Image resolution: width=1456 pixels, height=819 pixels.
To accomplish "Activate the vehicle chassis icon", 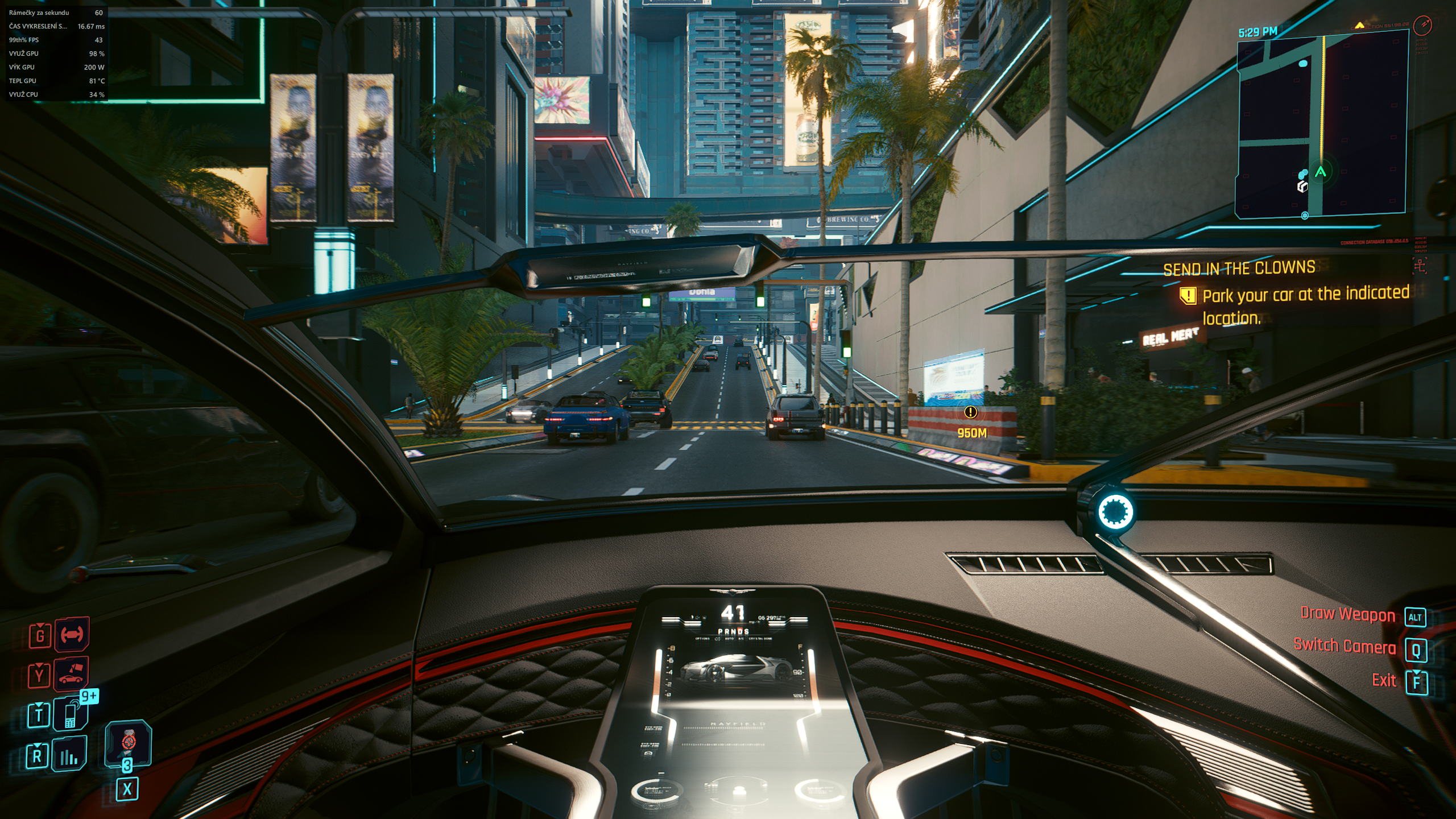I will click(x=72, y=634).
